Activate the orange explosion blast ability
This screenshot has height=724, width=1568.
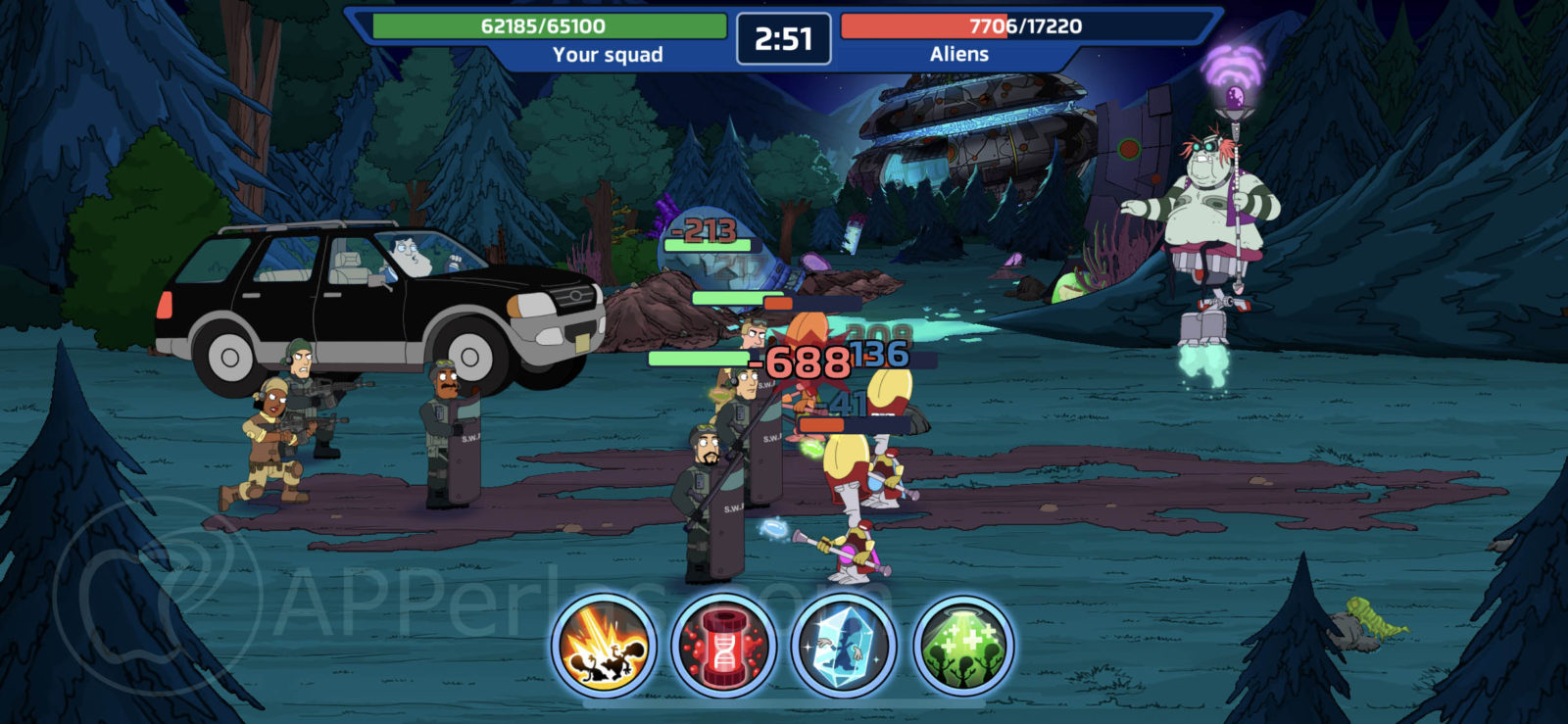604,646
